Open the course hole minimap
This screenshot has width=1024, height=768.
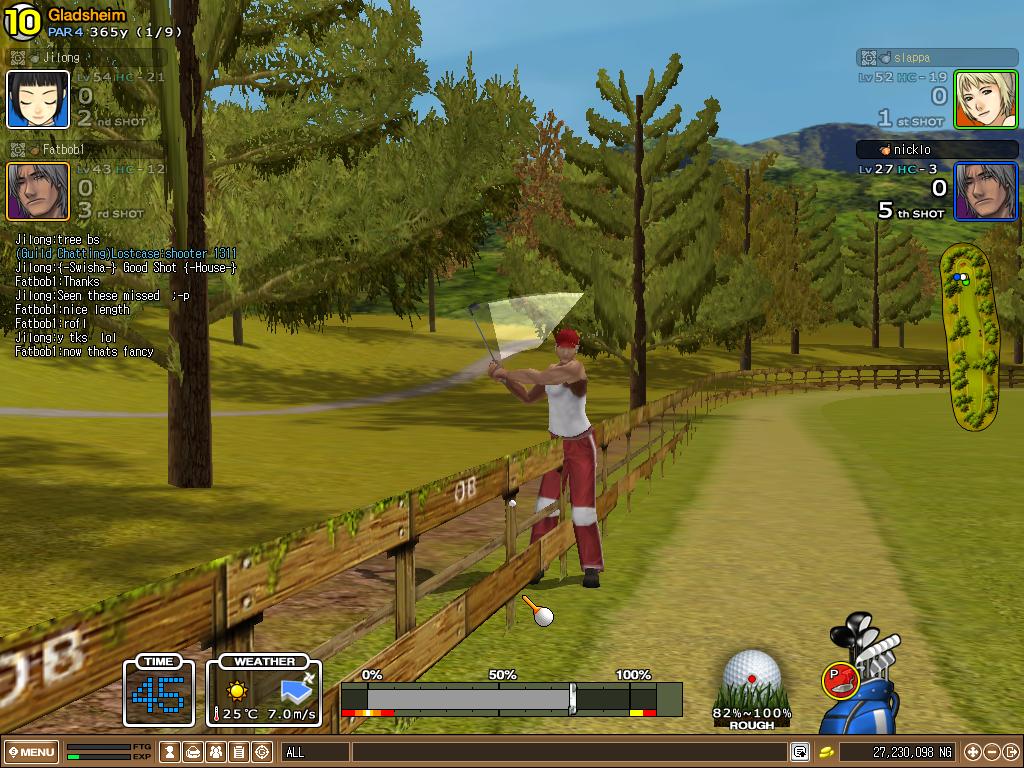tap(968, 338)
